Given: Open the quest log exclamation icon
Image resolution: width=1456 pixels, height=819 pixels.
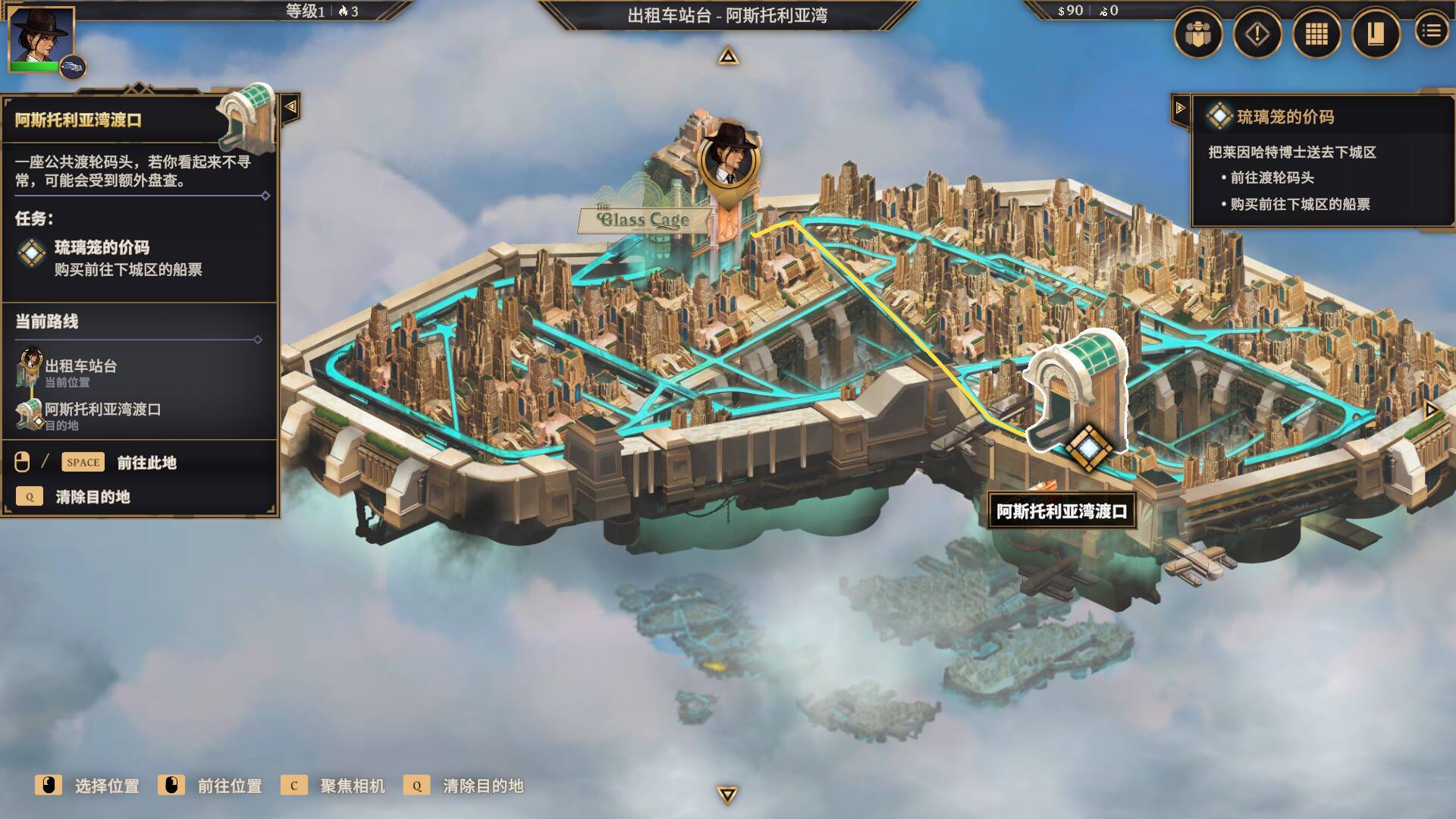Looking at the screenshot, I should (x=1257, y=34).
